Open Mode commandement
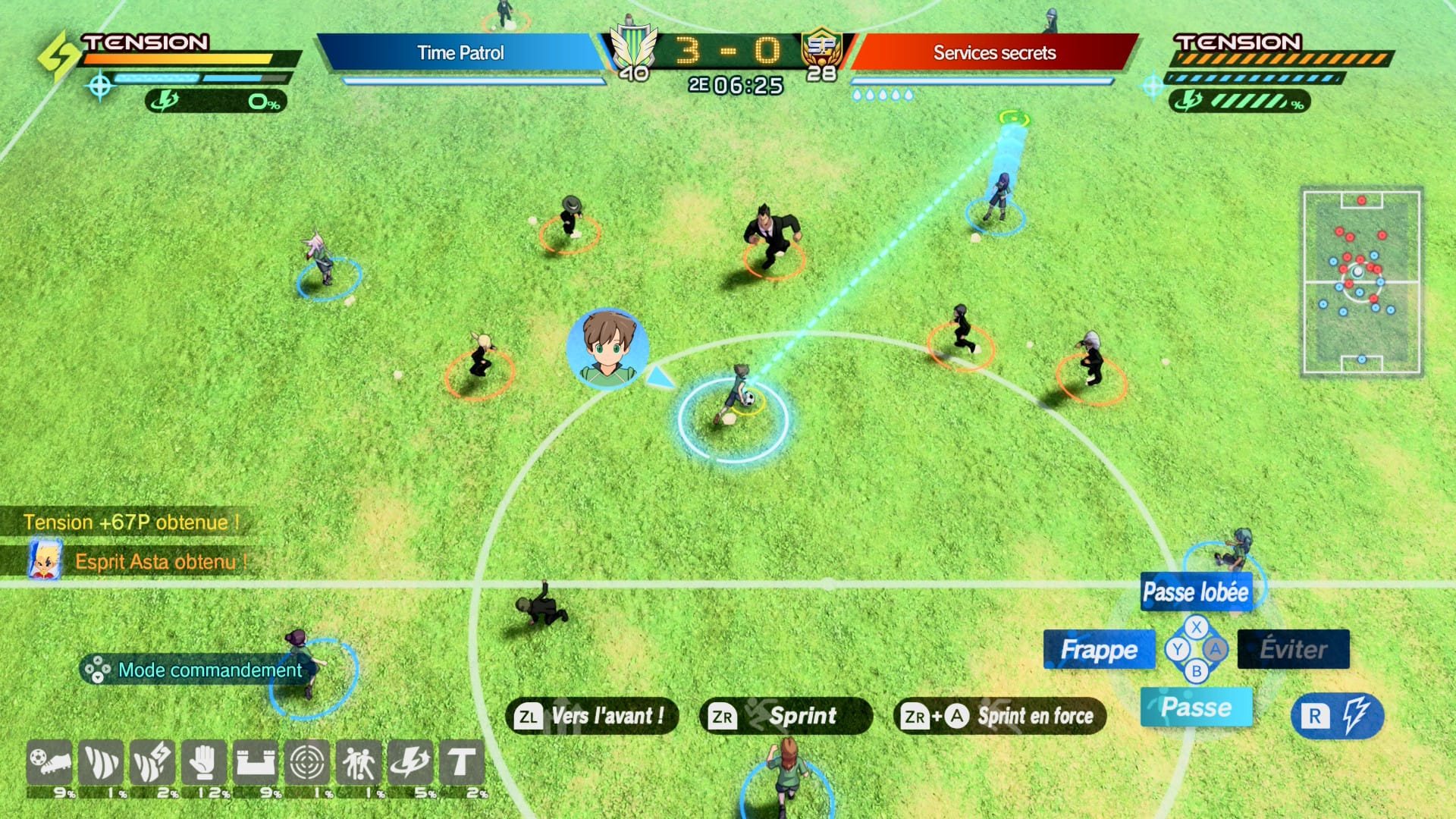The image size is (1456, 819). coord(196,670)
